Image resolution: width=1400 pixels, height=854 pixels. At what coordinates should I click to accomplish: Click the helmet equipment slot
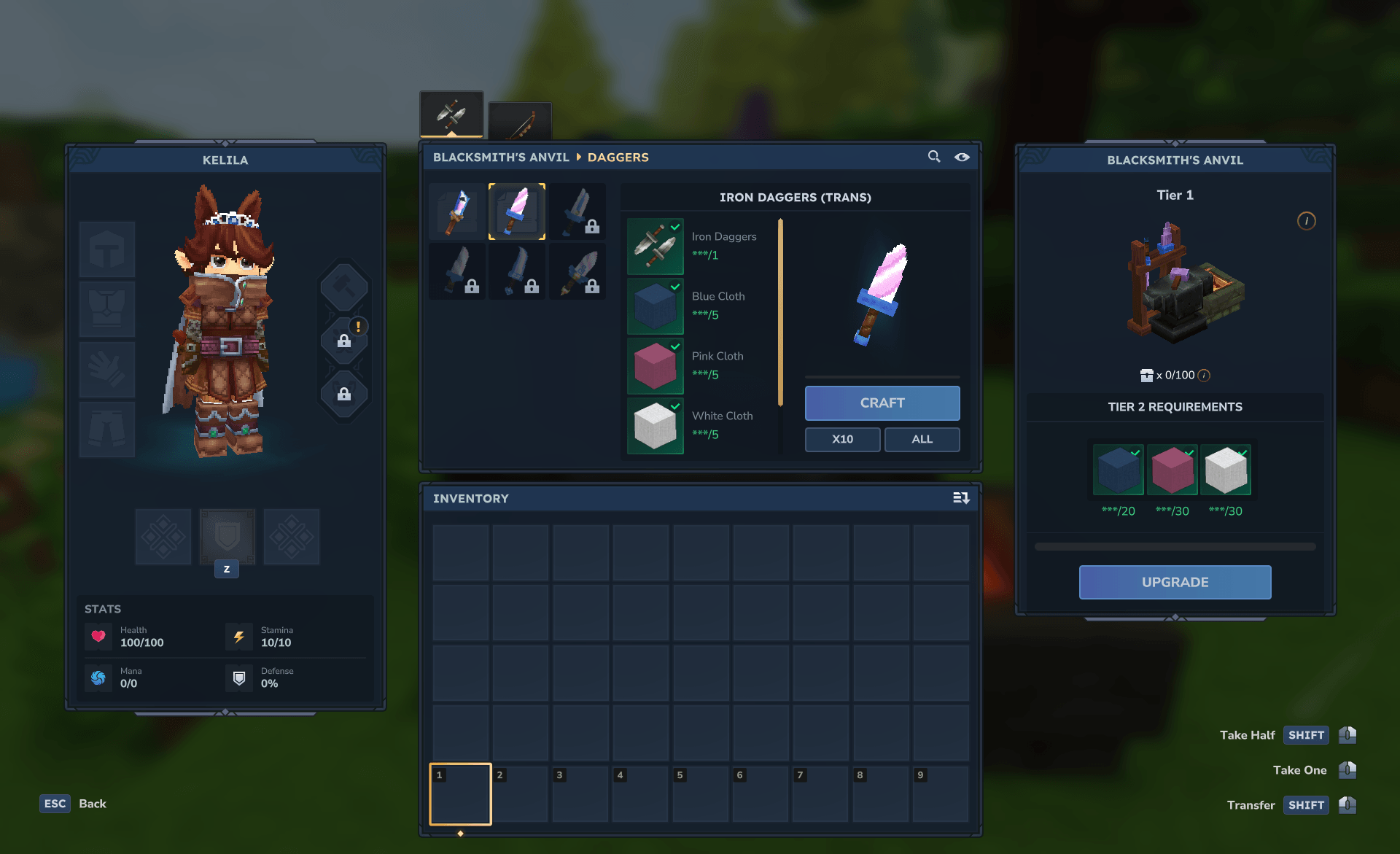tap(107, 249)
